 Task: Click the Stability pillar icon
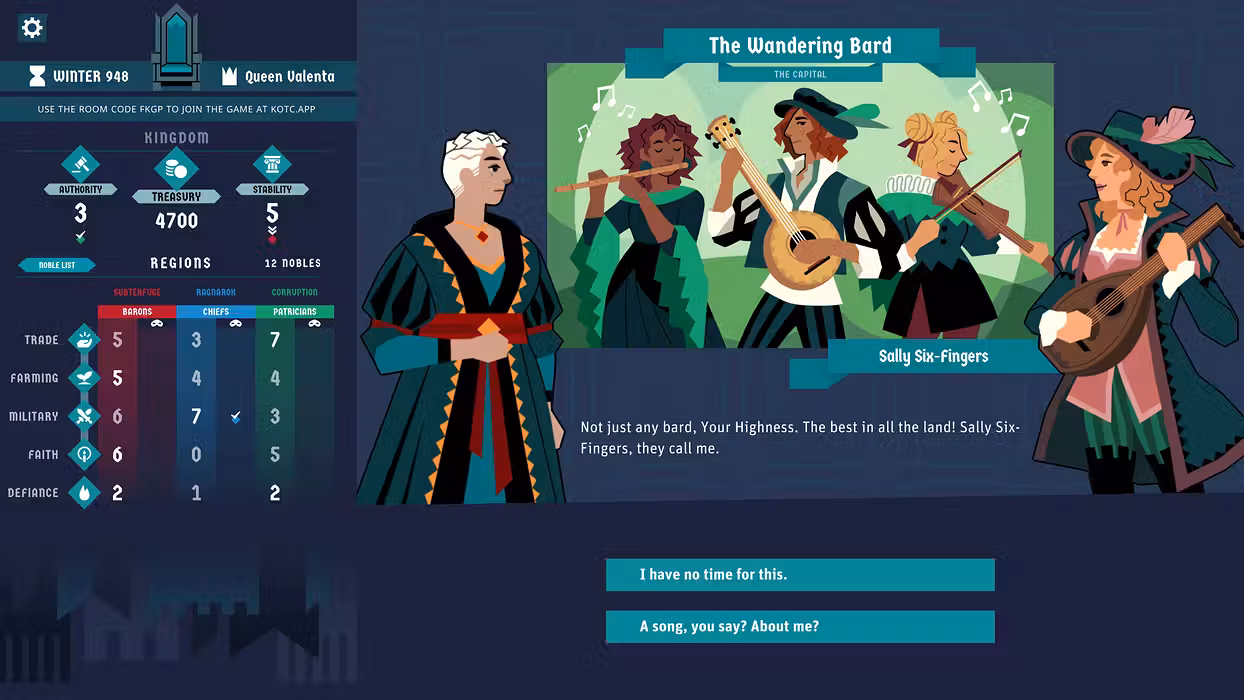(x=272, y=165)
